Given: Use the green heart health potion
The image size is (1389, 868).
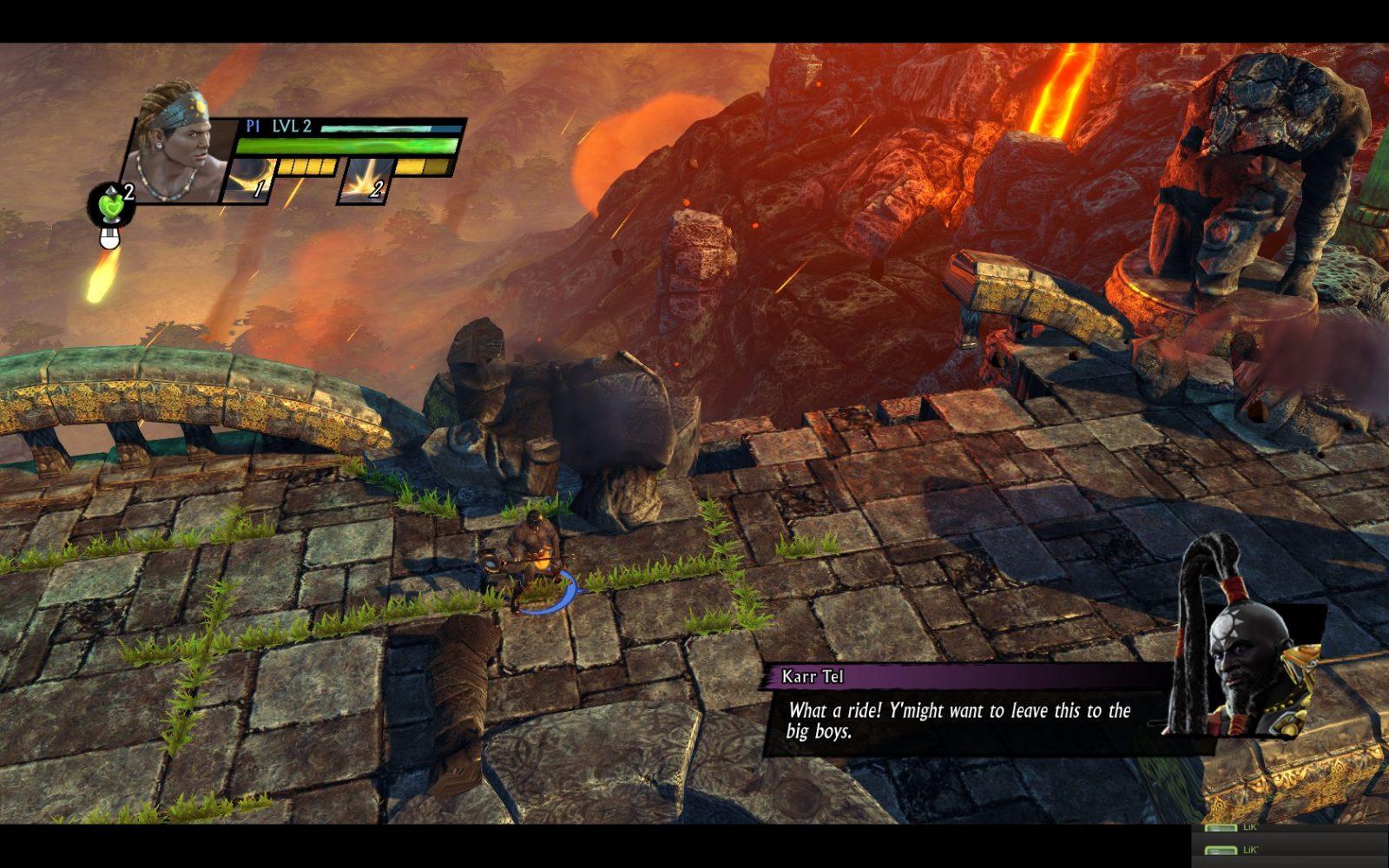Looking at the screenshot, I should tap(109, 207).
